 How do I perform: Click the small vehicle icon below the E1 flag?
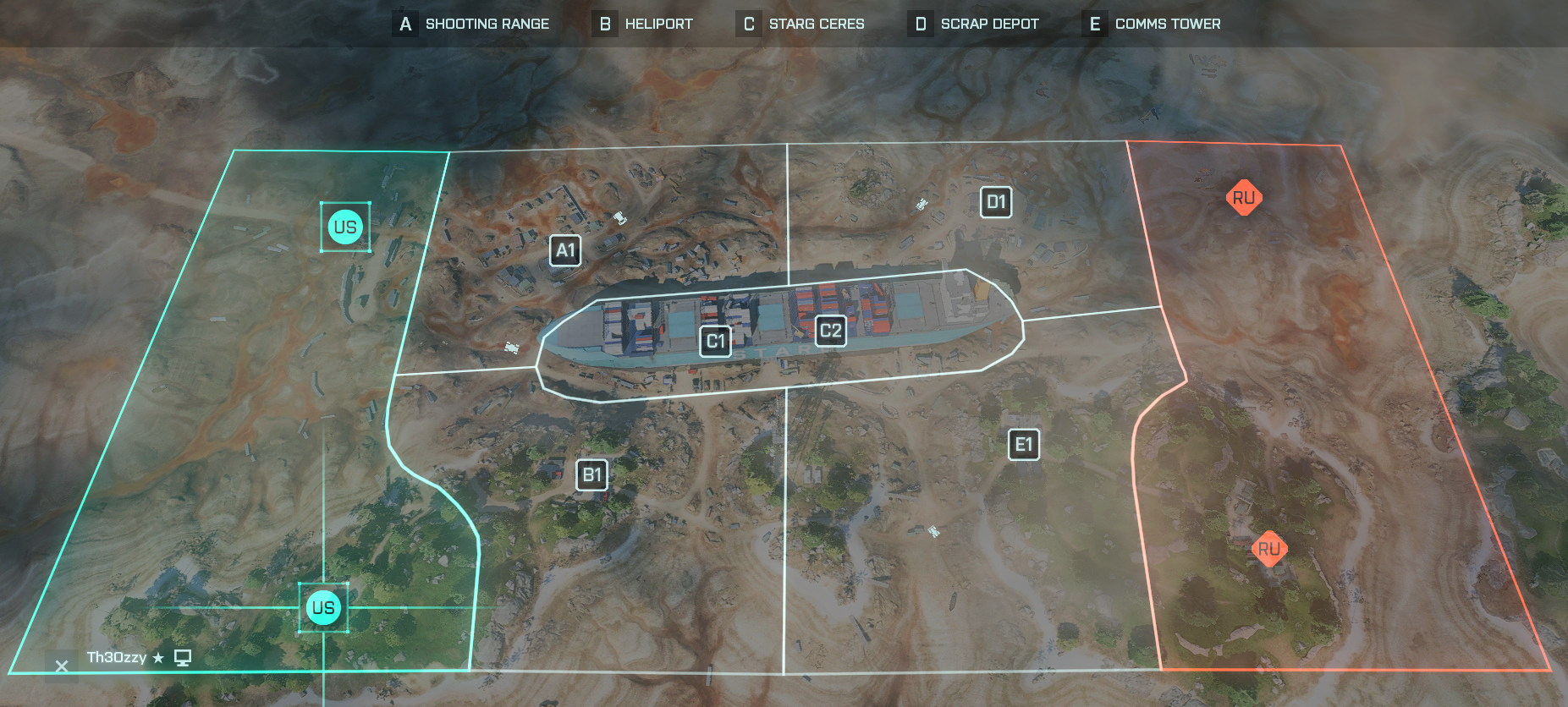(x=933, y=531)
